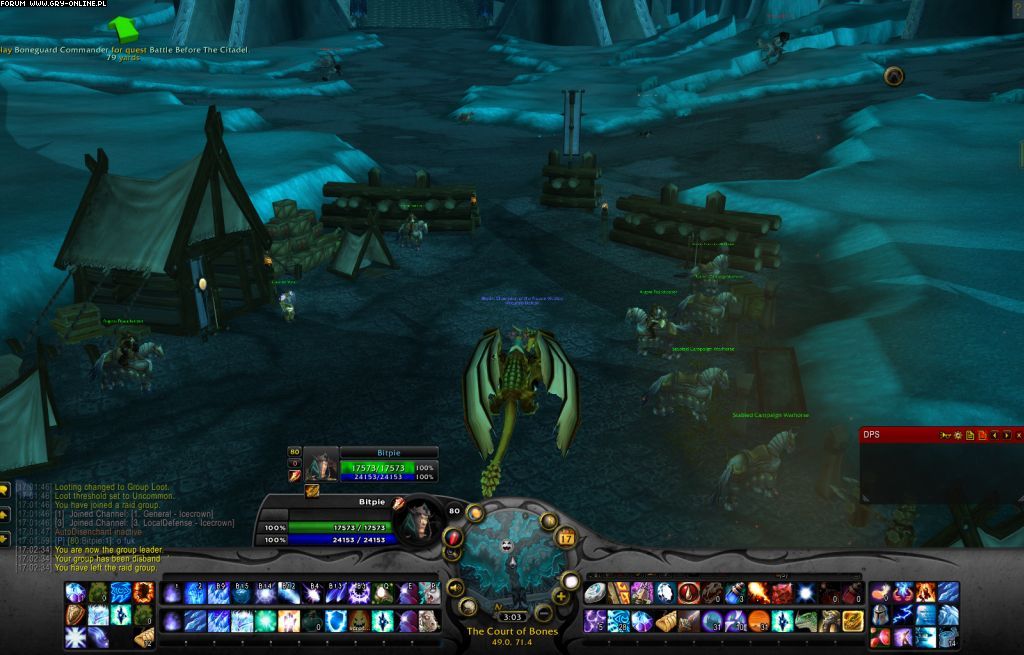The height and width of the screenshot is (655, 1024).
Task: Cast the fire blast spell icon
Action: 757,593
